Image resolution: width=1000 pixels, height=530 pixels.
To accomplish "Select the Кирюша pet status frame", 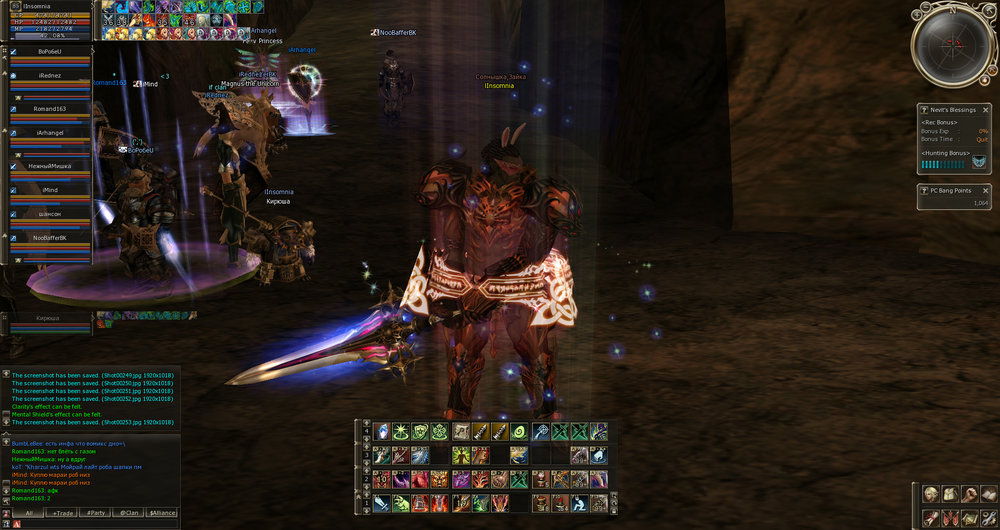I will [x=48, y=318].
